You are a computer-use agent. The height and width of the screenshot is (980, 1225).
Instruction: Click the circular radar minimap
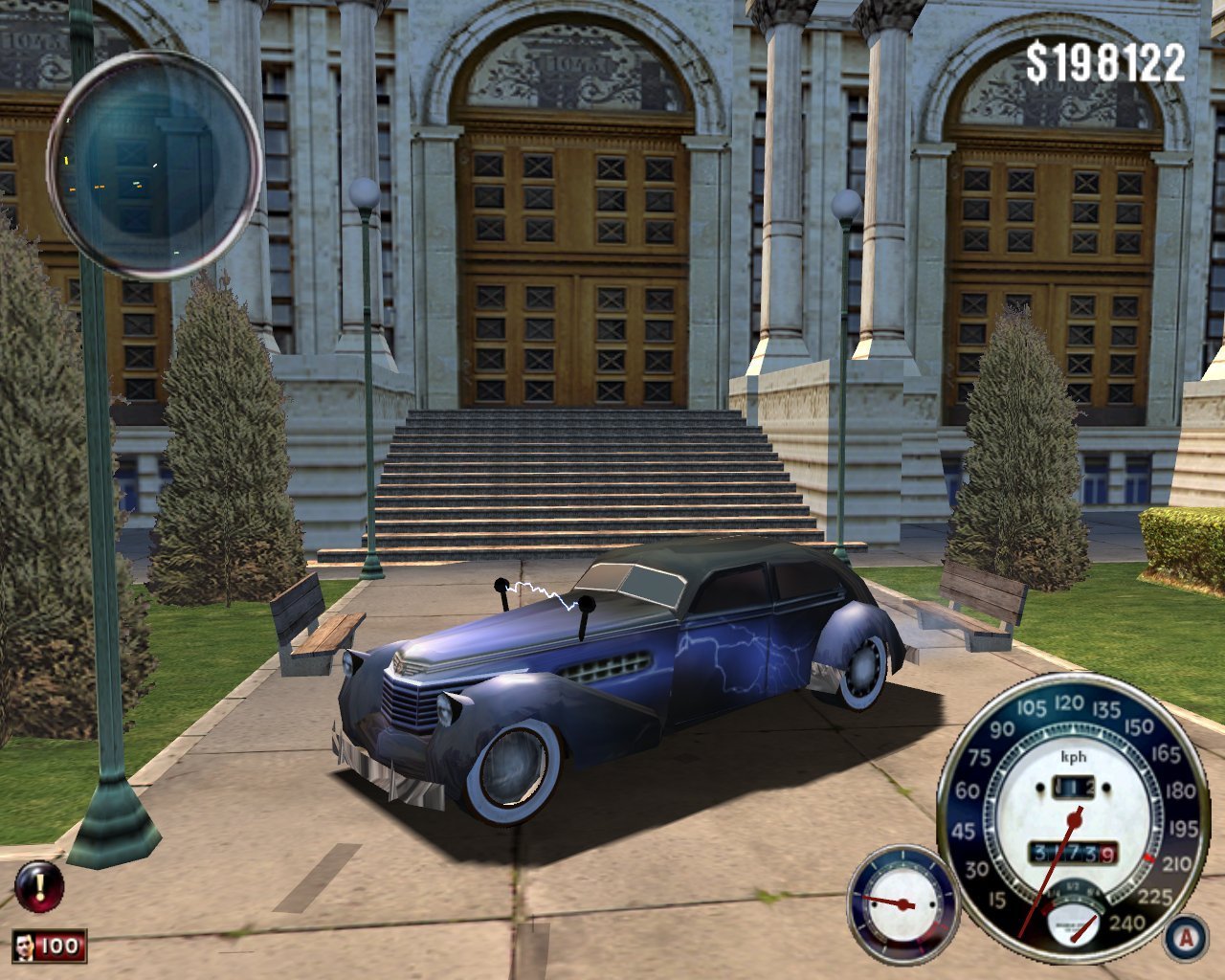coord(154,165)
